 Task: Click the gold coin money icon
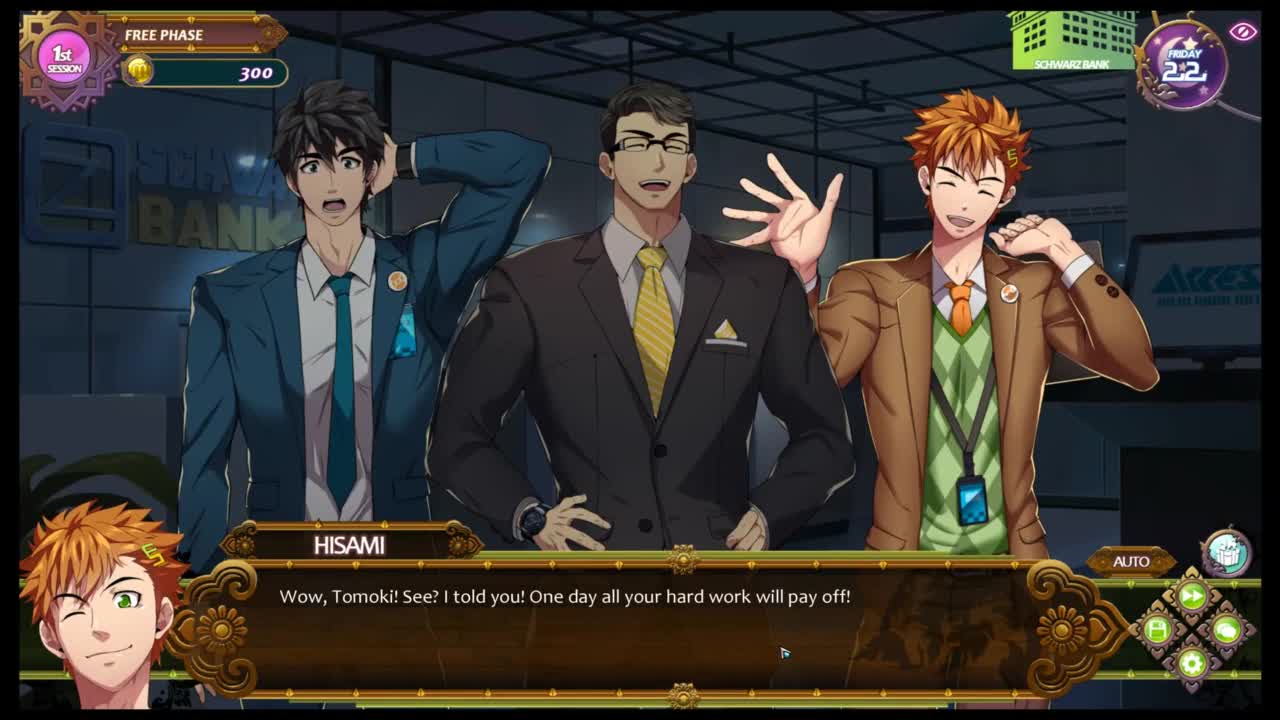click(x=138, y=71)
